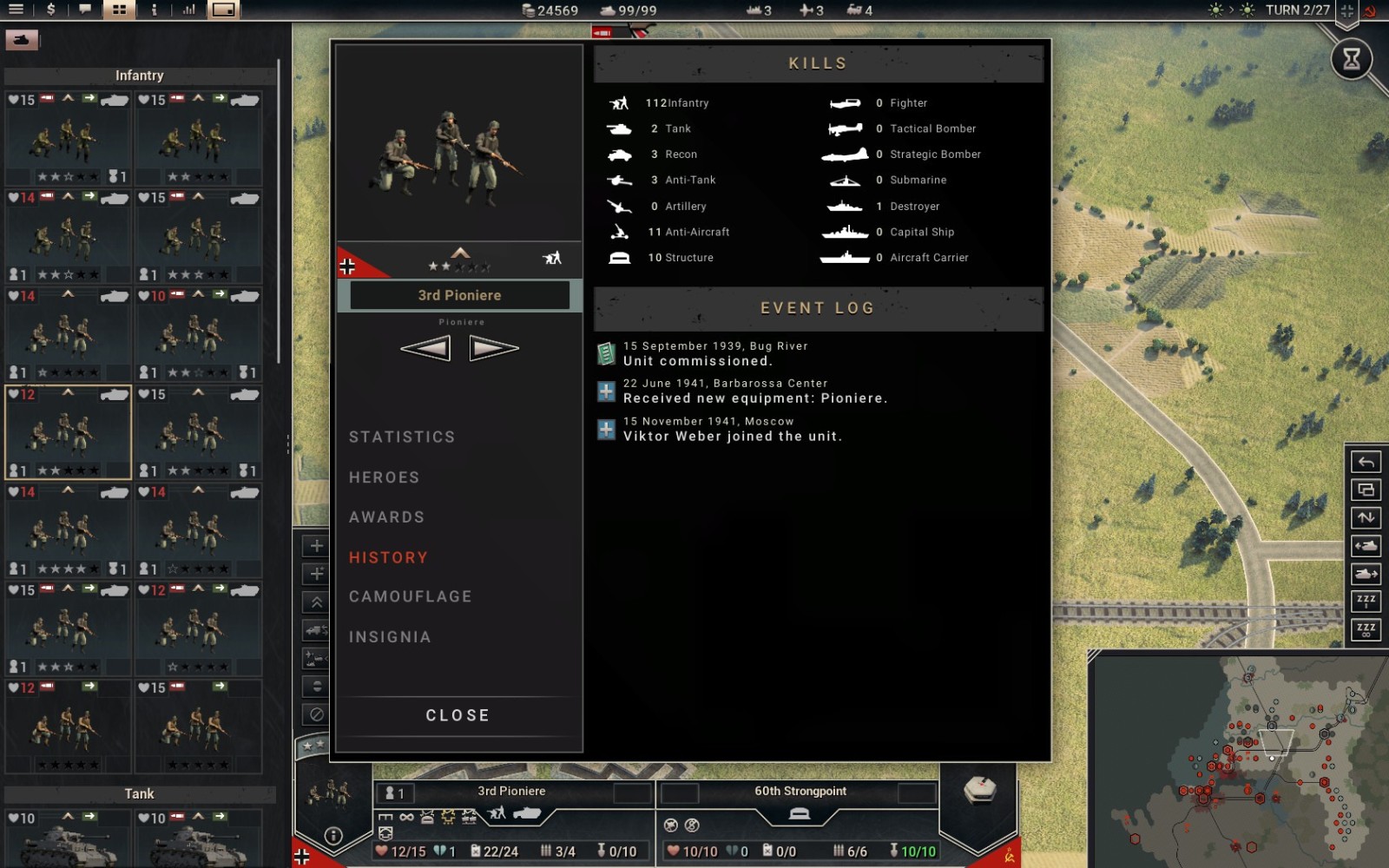1389x868 pixels.
Task: Edit the 3rd Pioniere unit name field
Action: click(x=459, y=295)
